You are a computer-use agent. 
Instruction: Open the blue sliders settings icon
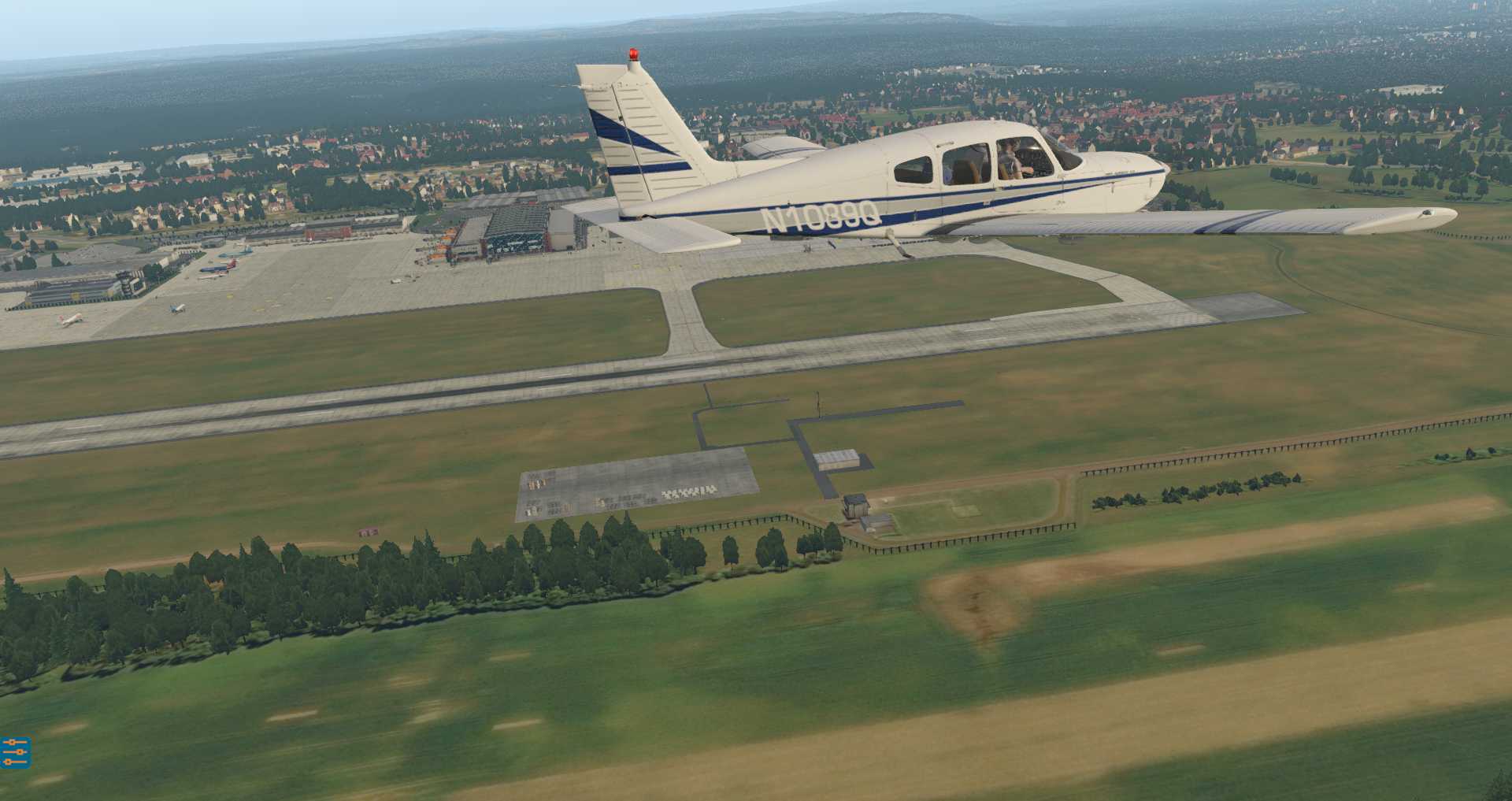pyautogui.click(x=15, y=752)
